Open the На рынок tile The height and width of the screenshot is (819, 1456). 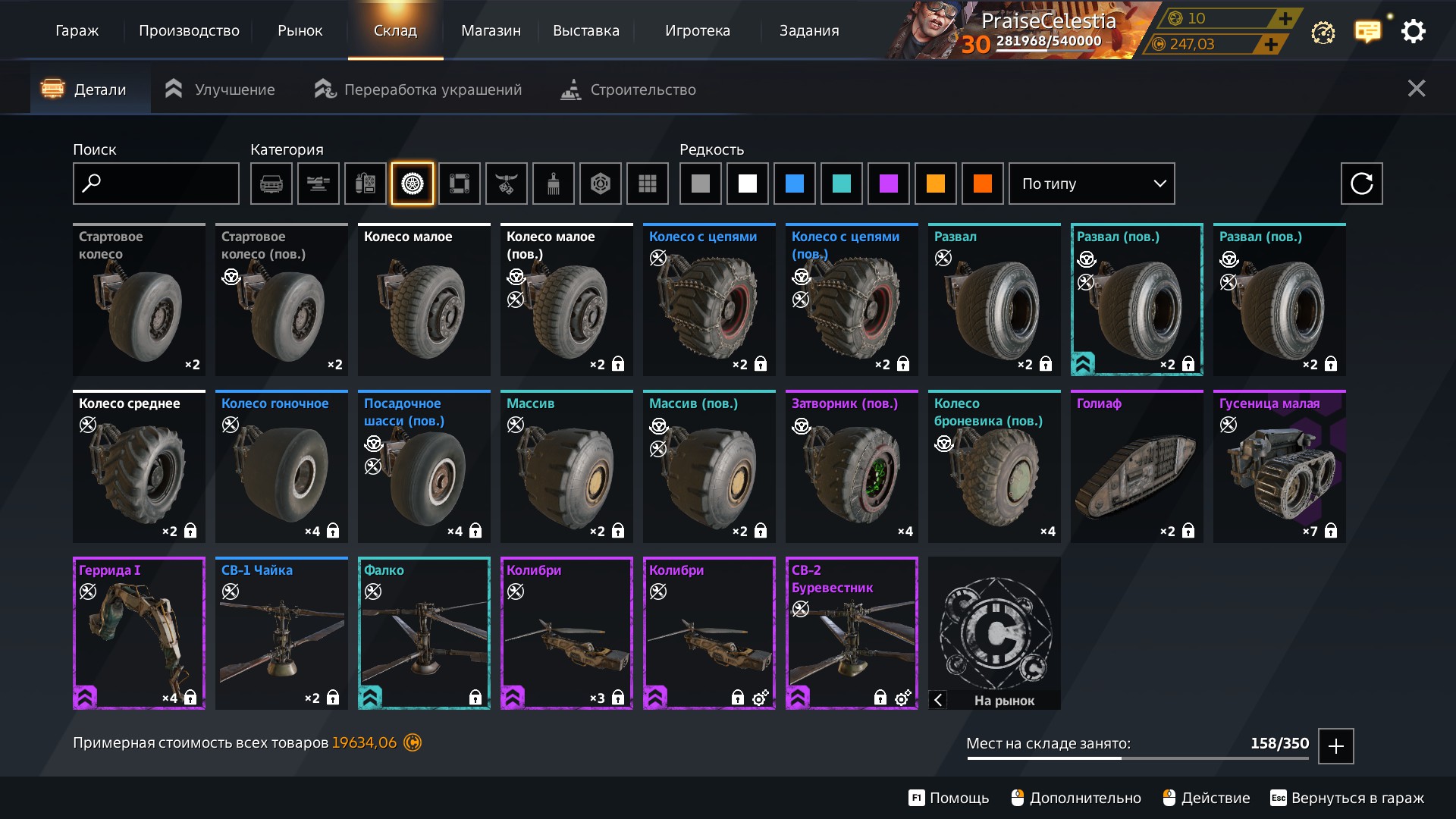tap(994, 634)
